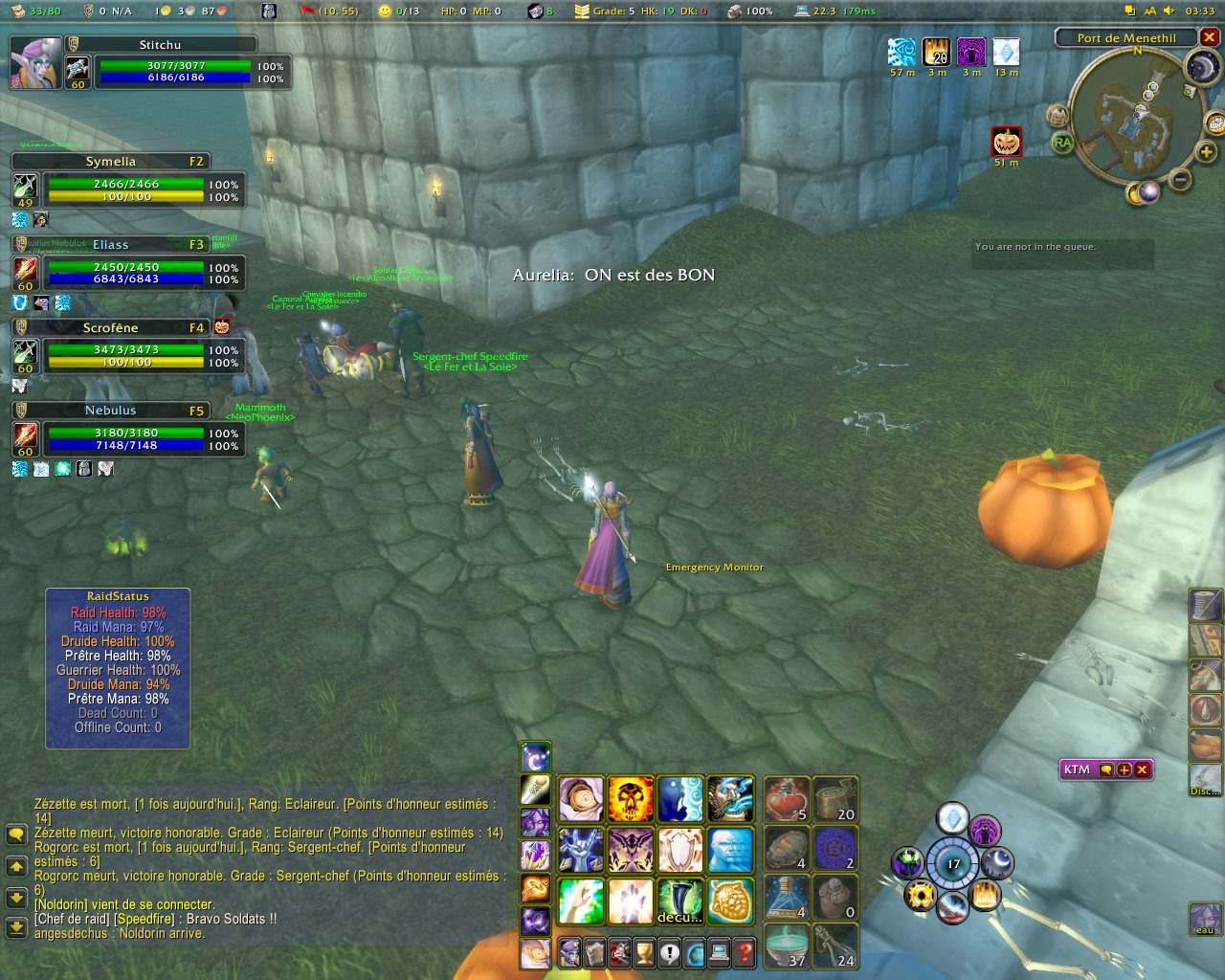
Task: Zoom in the minimap with the plus button
Action: pyautogui.click(x=1206, y=152)
